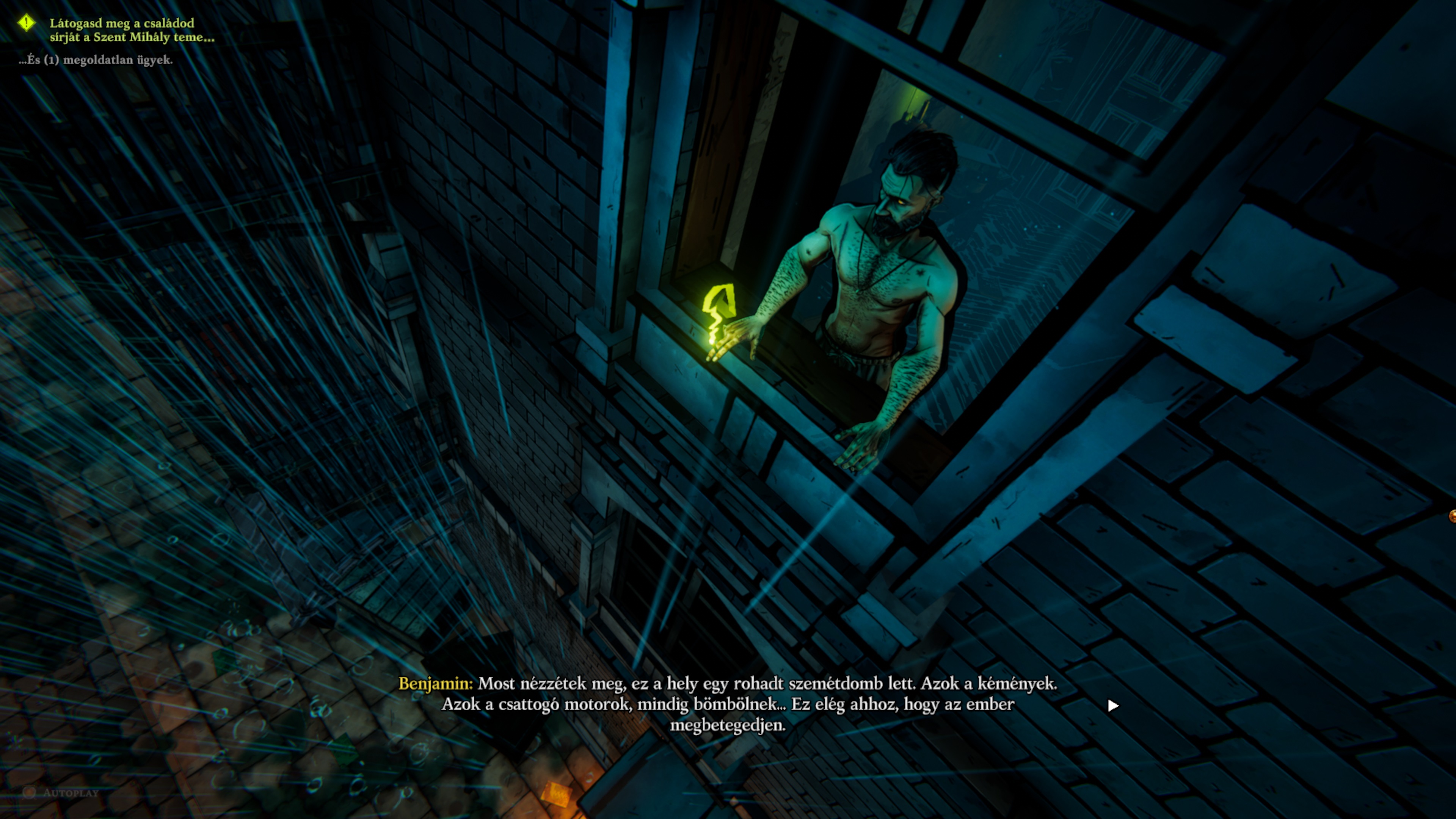Screen dimensions: 1456x819
Task: Advance dialogue with the white arrow
Action: click(1113, 705)
